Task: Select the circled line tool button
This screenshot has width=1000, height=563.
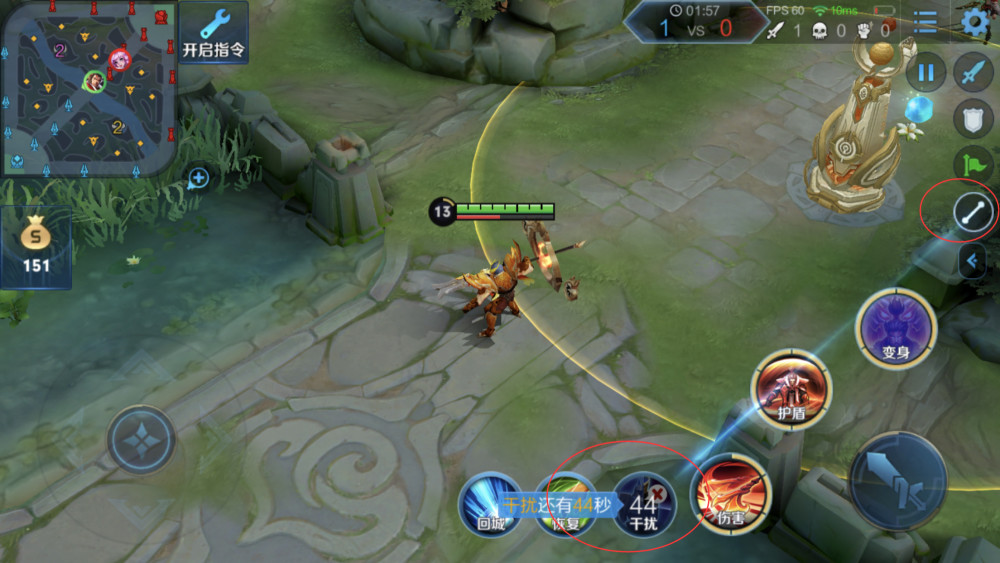Action: pyautogui.click(x=973, y=212)
